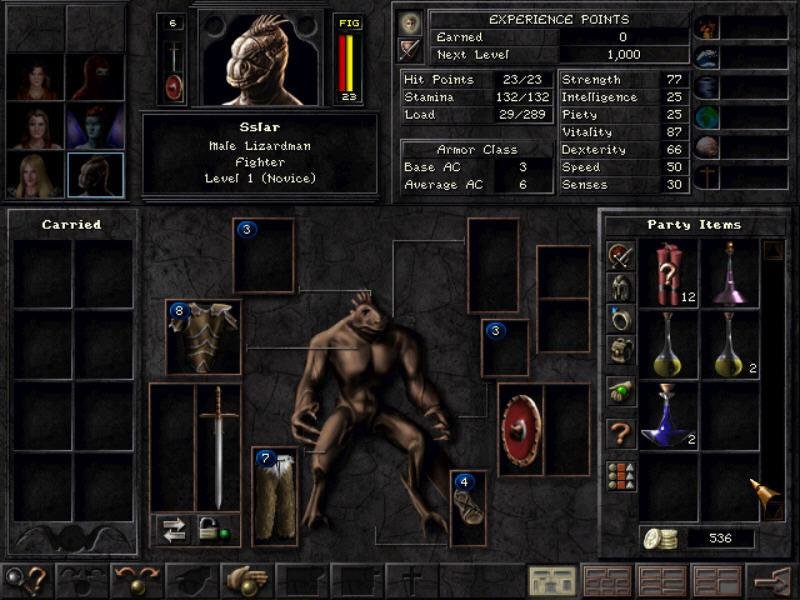Select the red round shield slot
This screenshot has width=800, height=600.
click(x=520, y=429)
